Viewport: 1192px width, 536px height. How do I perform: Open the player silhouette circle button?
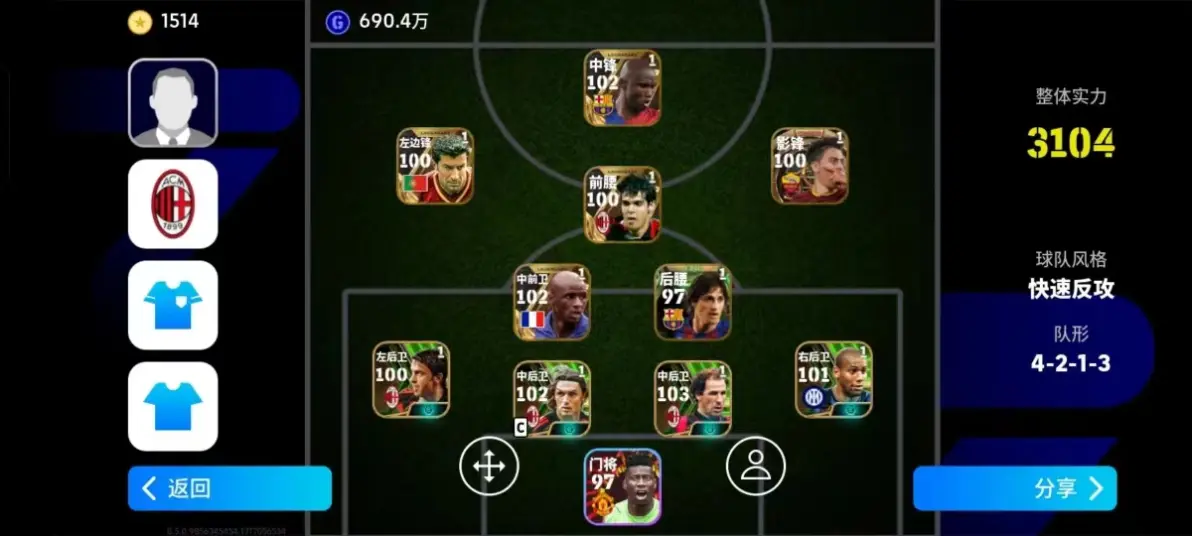[x=755, y=466]
